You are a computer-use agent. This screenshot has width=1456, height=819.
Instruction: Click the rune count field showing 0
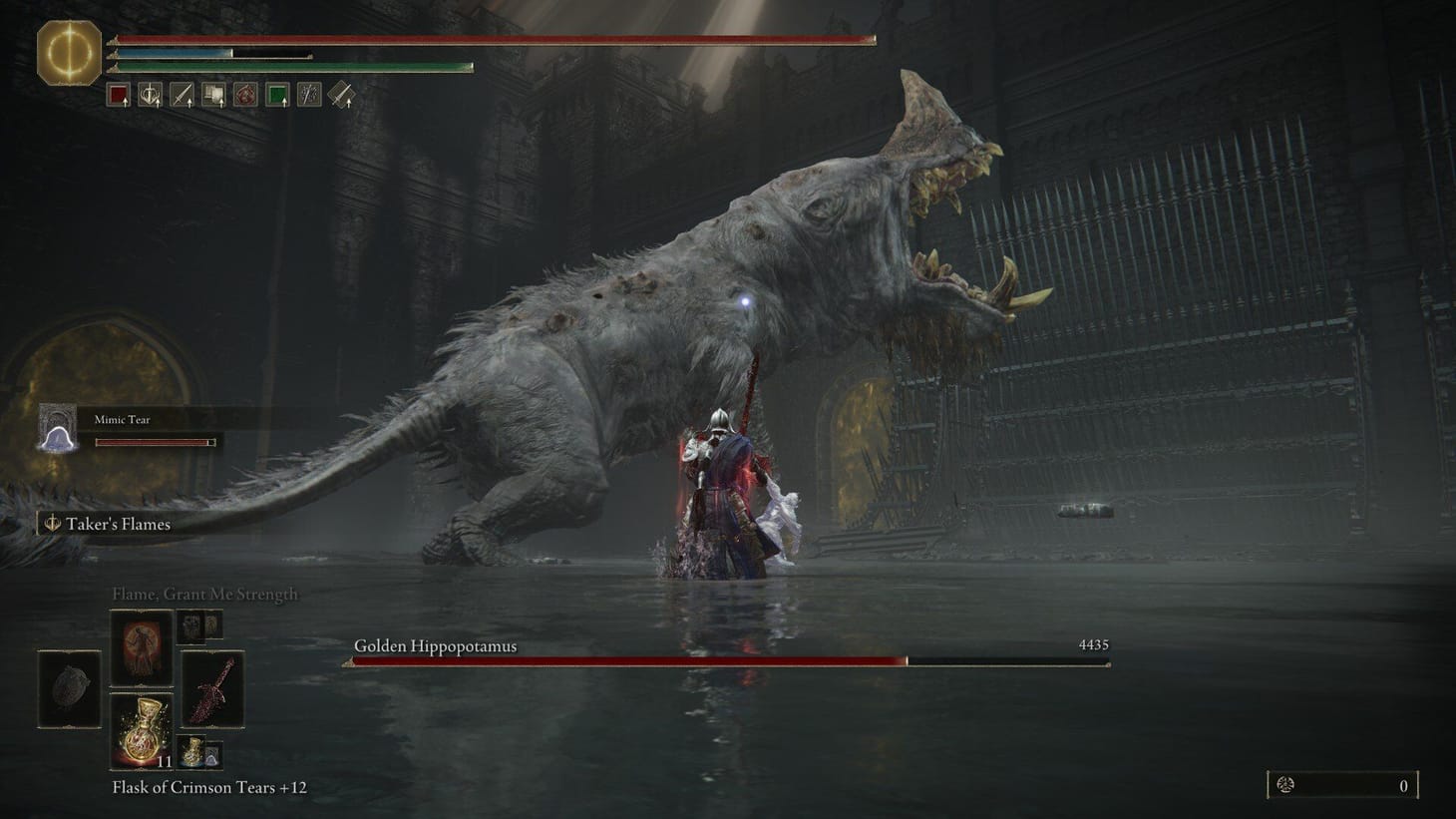tap(1402, 784)
